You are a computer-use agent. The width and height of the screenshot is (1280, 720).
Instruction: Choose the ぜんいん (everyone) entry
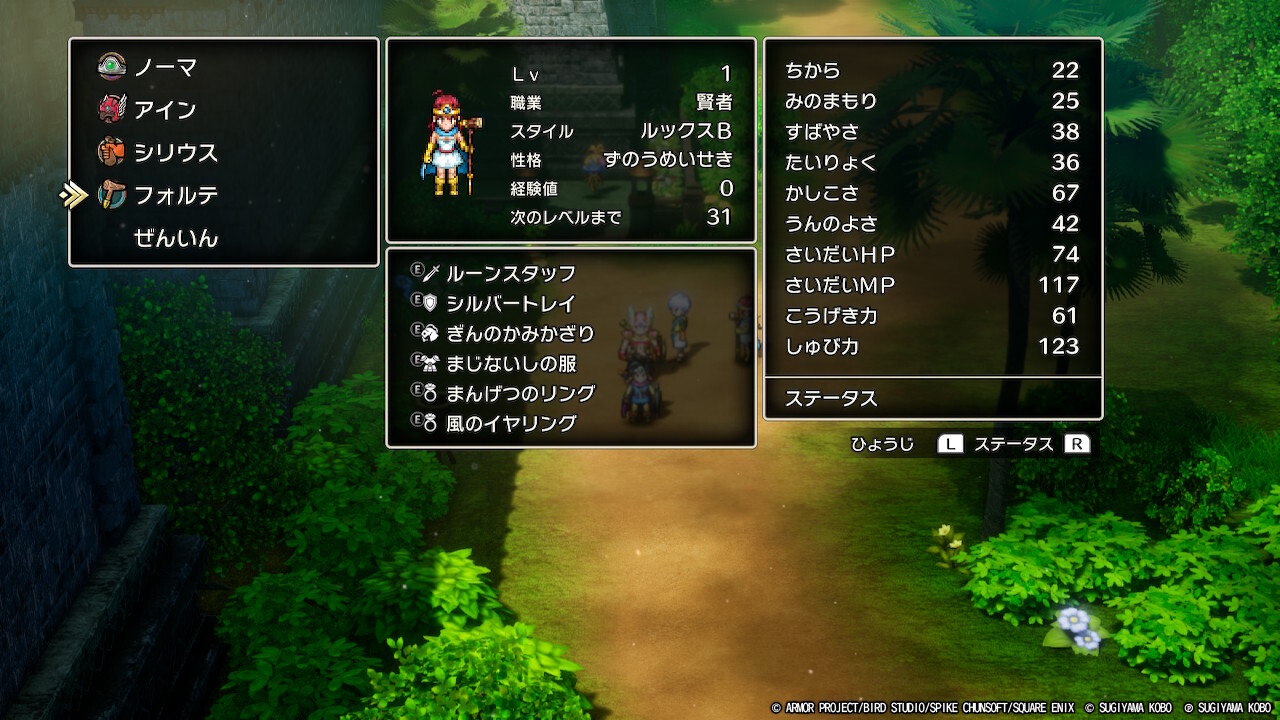coord(175,238)
